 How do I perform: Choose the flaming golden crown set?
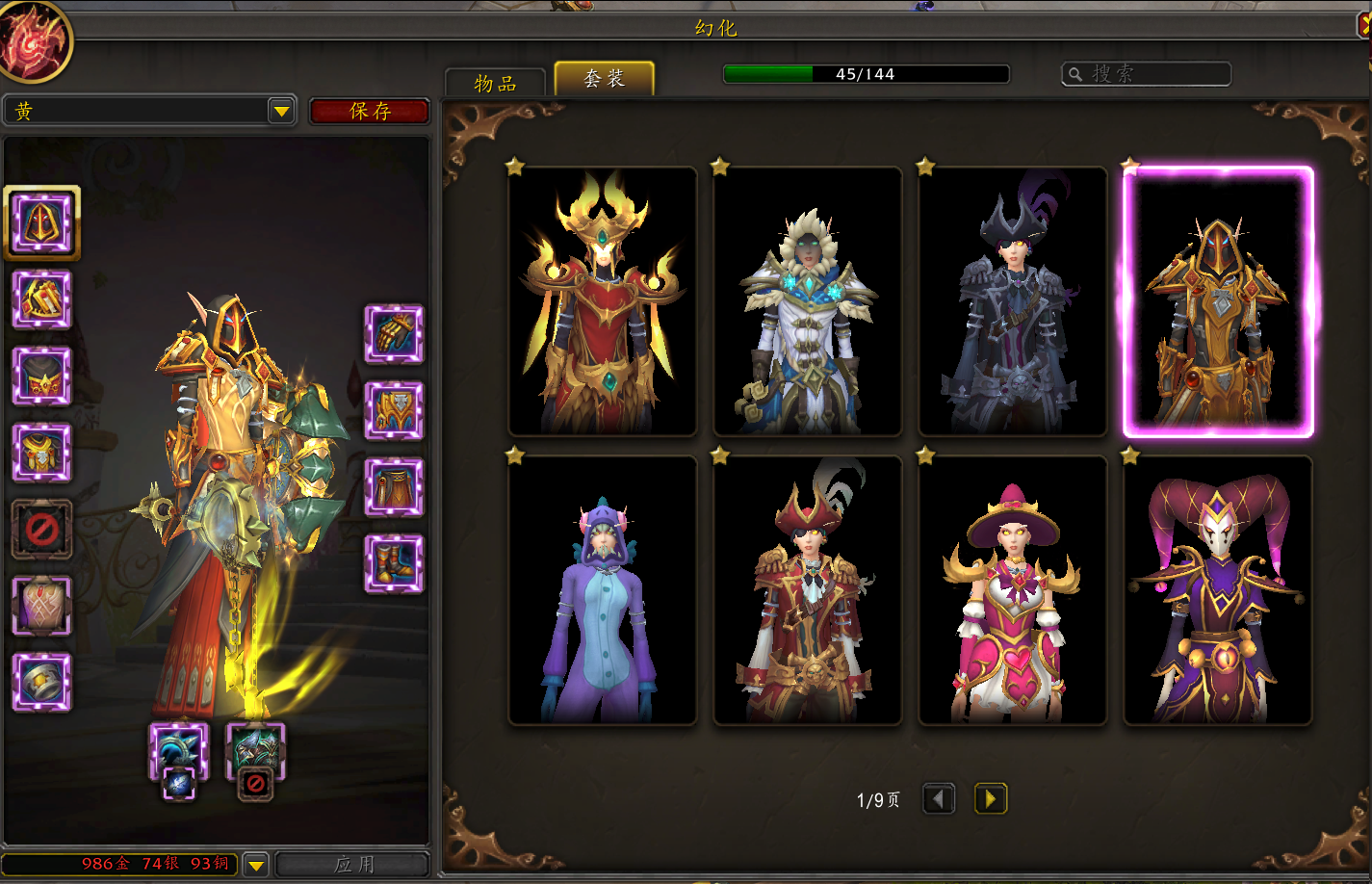[x=603, y=300]
